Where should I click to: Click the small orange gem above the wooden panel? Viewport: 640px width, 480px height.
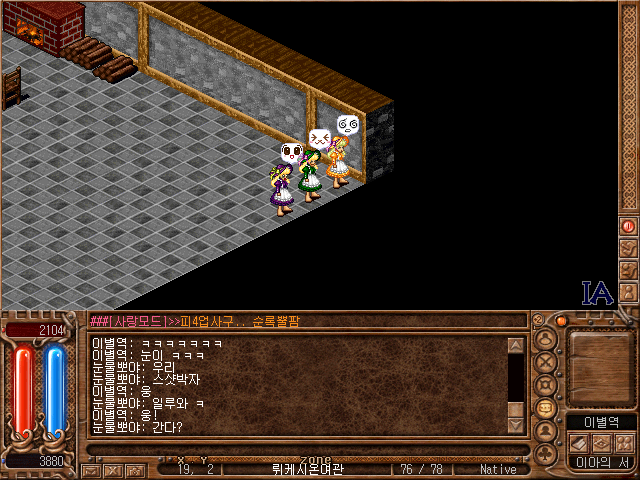tap(561, 321)
